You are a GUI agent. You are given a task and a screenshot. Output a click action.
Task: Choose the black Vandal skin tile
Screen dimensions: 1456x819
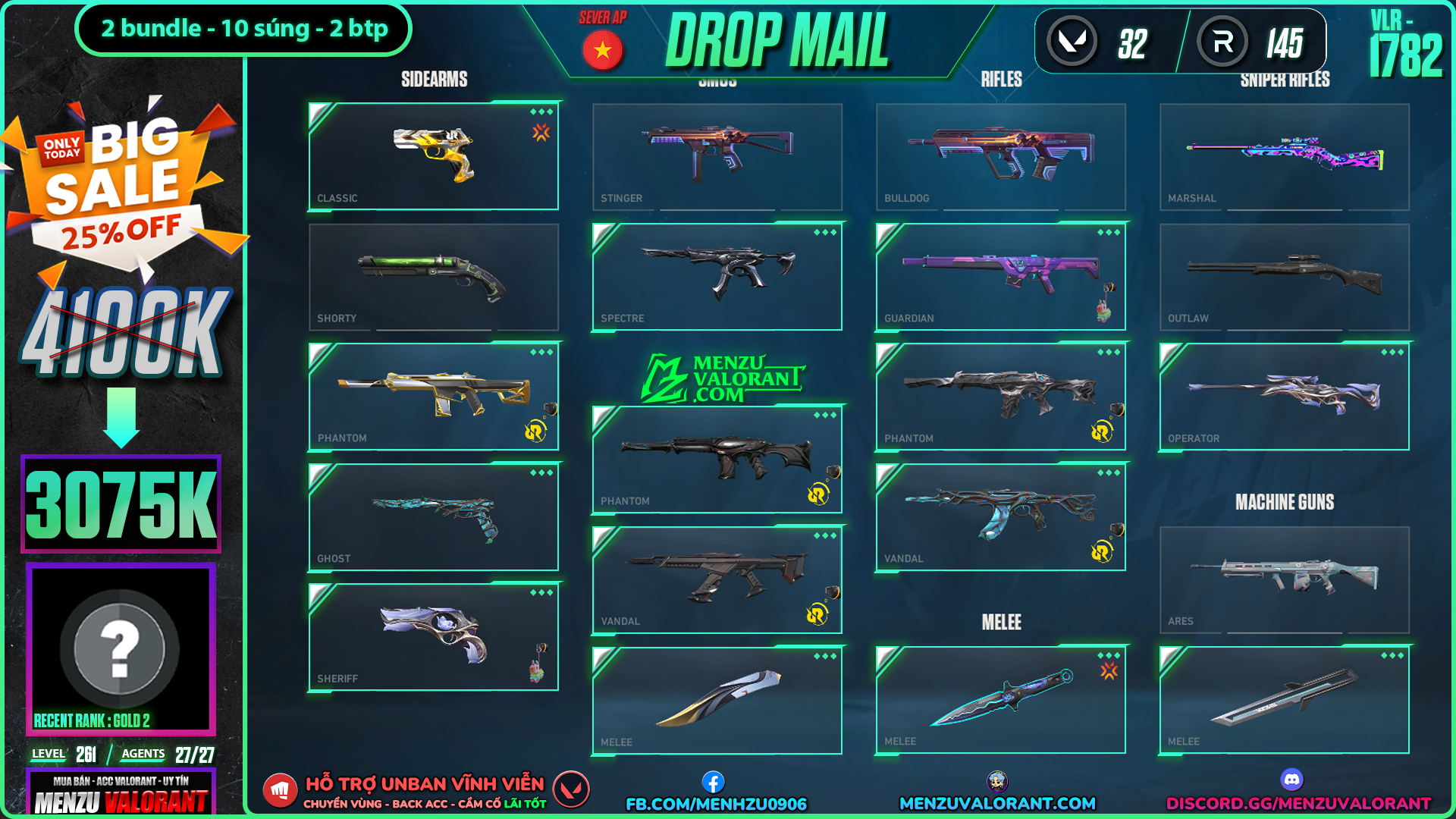(717, 580)
